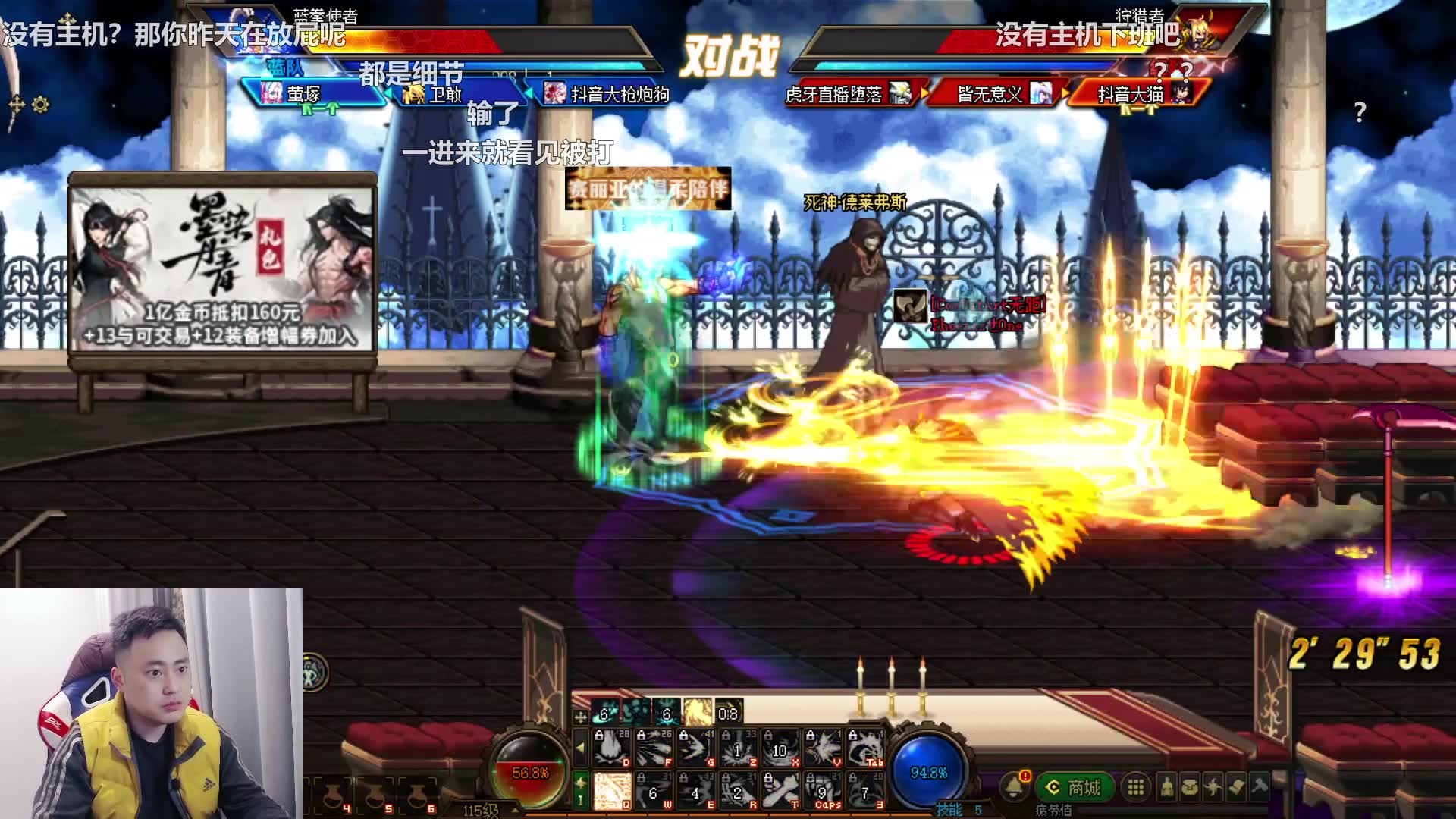Image resolution: width=1456 pixels, height=819 pixels.
Task: Open the 商城 cash shop
Action: (x=1074, y=788)
